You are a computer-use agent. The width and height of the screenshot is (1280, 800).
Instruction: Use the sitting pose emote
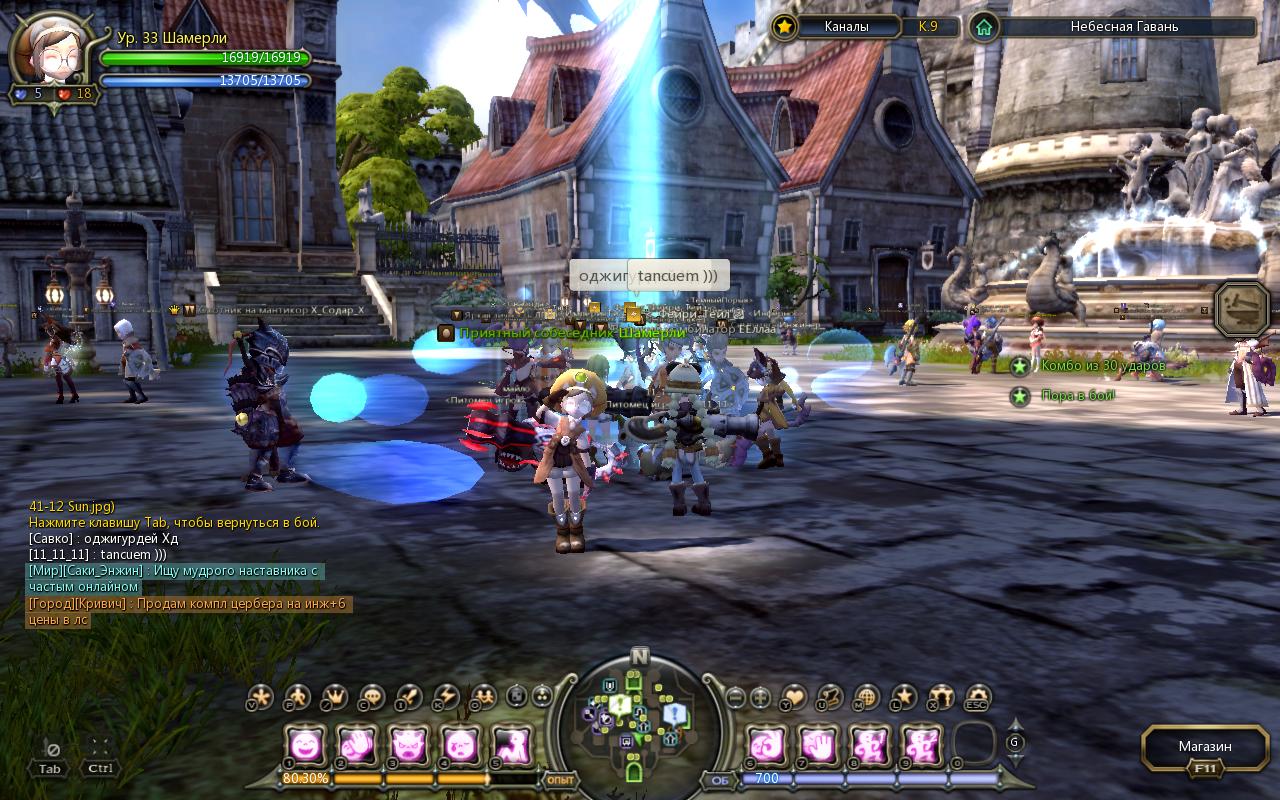pos(511,745)
